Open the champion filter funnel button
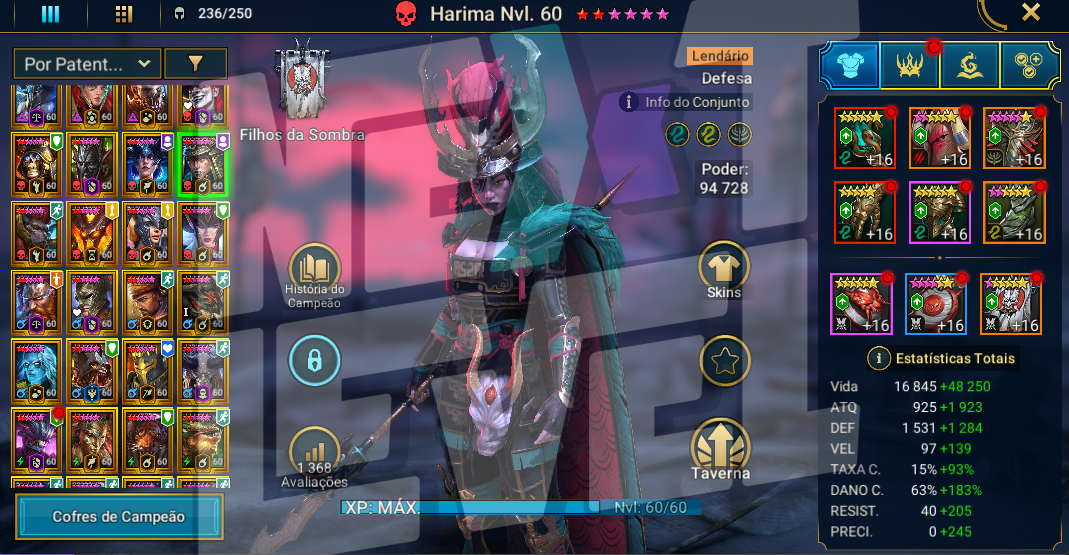 tap(195, 64)
